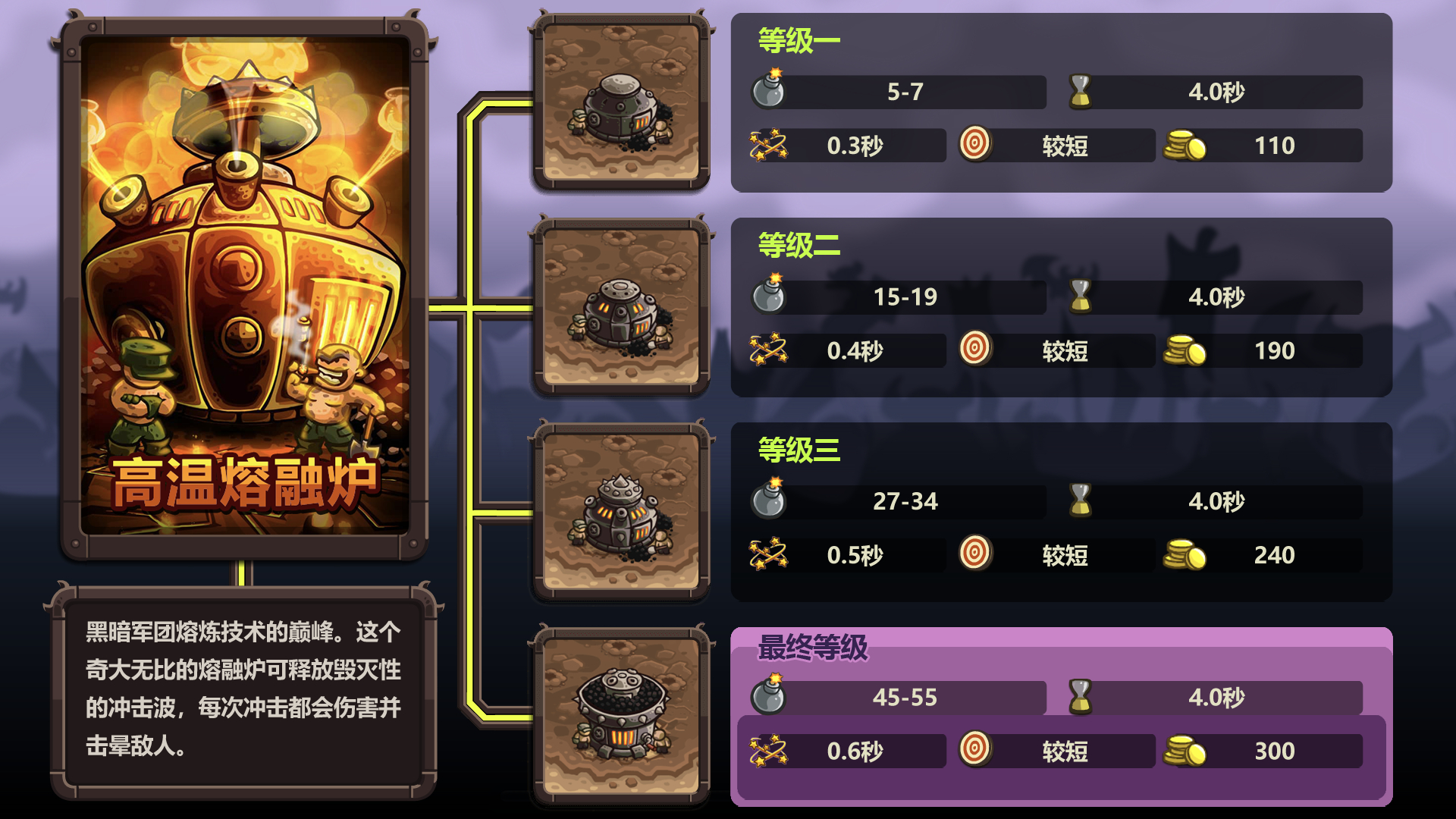The image size is (1456, 819).
Task: Select the 300 cost value in 最终等级
Action: (1276, 752)
